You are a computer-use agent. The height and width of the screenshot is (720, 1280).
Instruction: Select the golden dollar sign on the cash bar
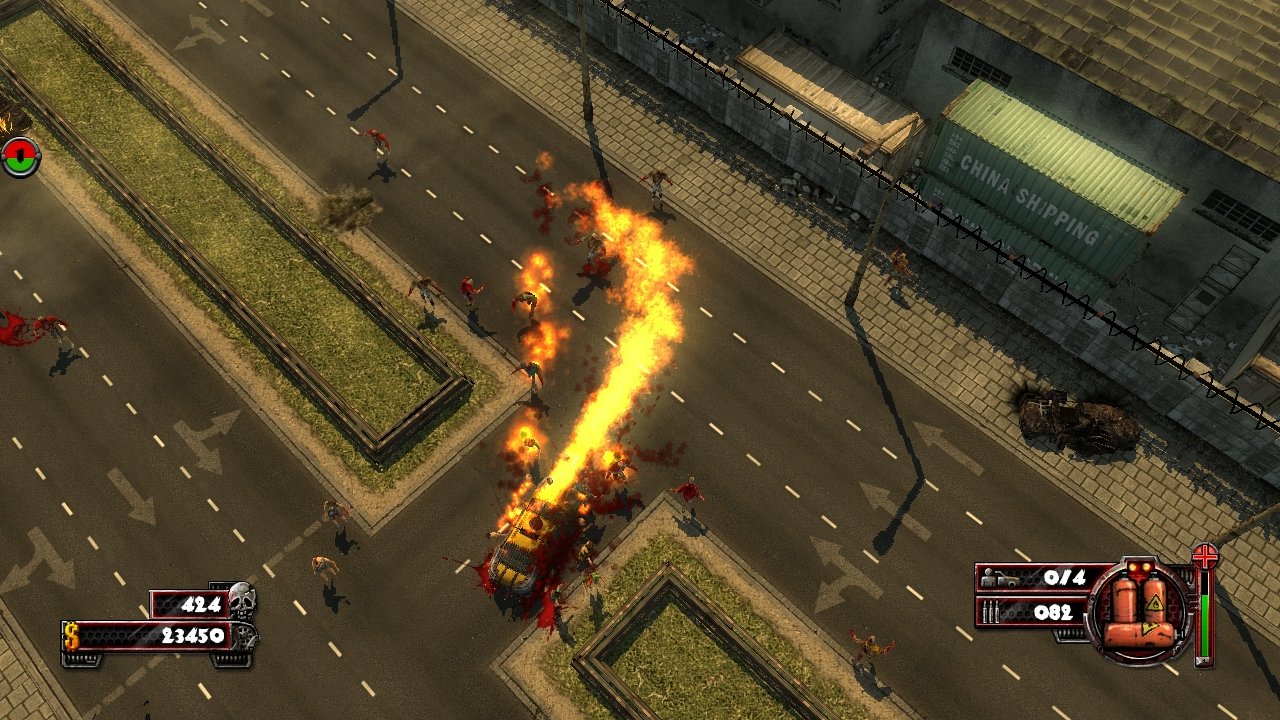pyautogui.click(x=71, y=637)
